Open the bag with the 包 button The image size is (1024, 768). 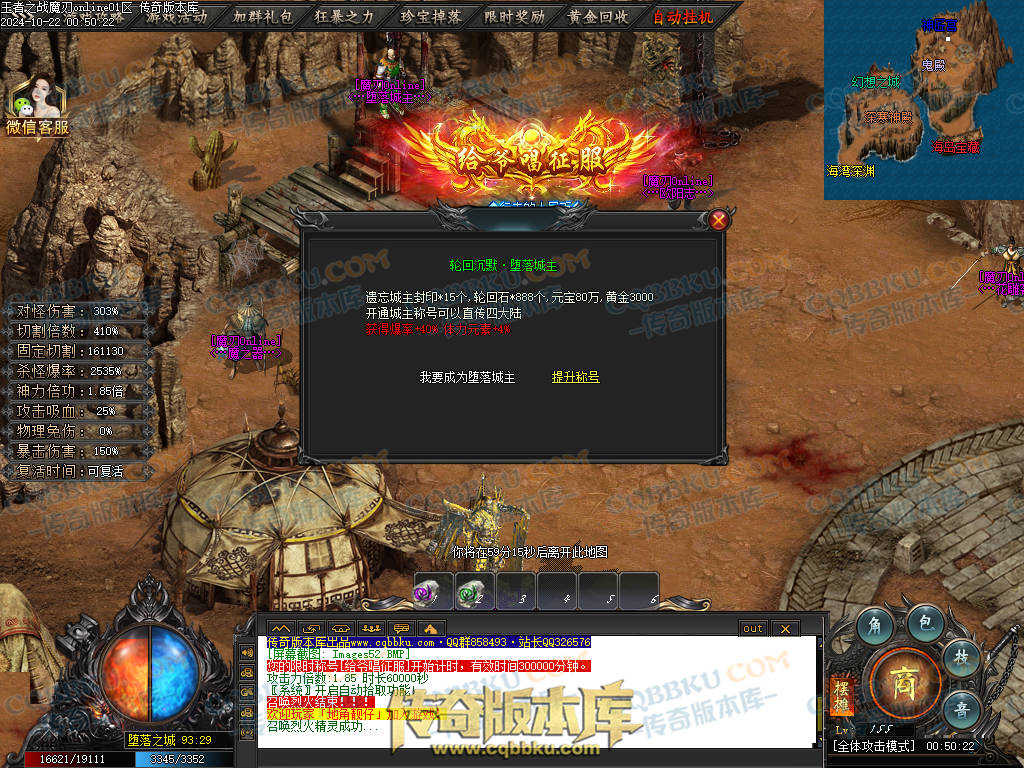pos(926,622)
